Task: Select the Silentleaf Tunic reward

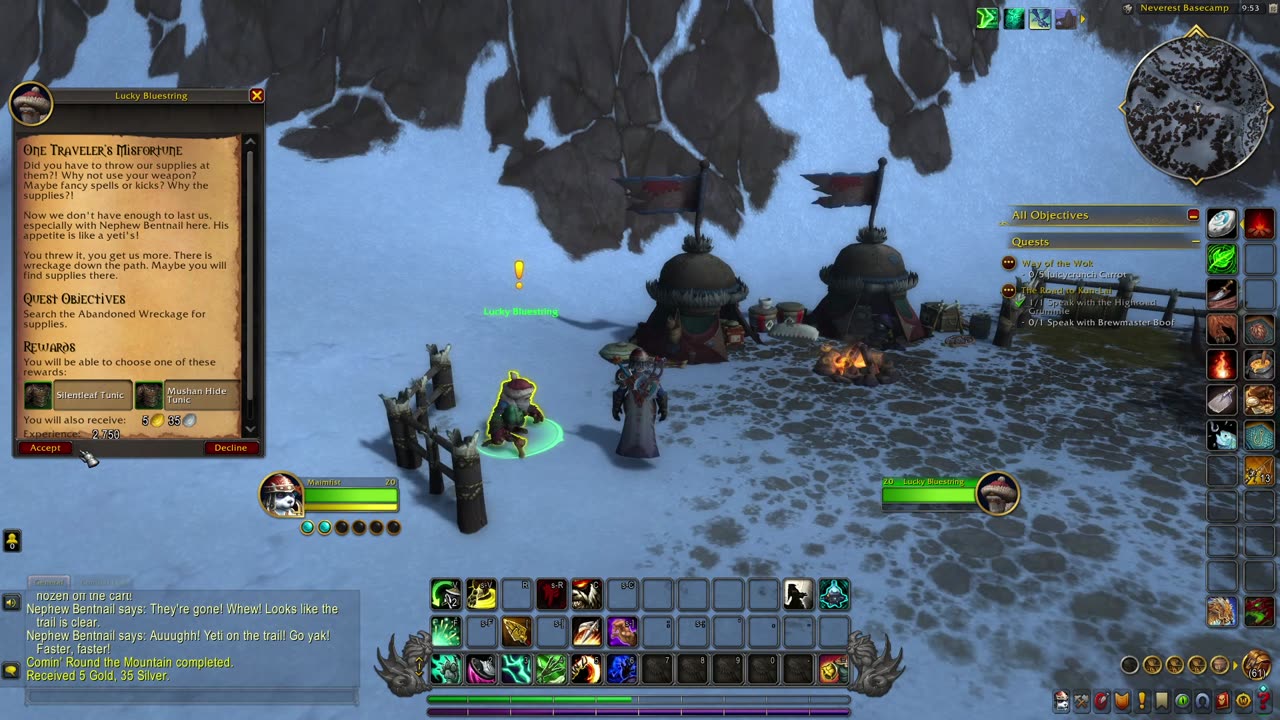Action: pos(79,395)
